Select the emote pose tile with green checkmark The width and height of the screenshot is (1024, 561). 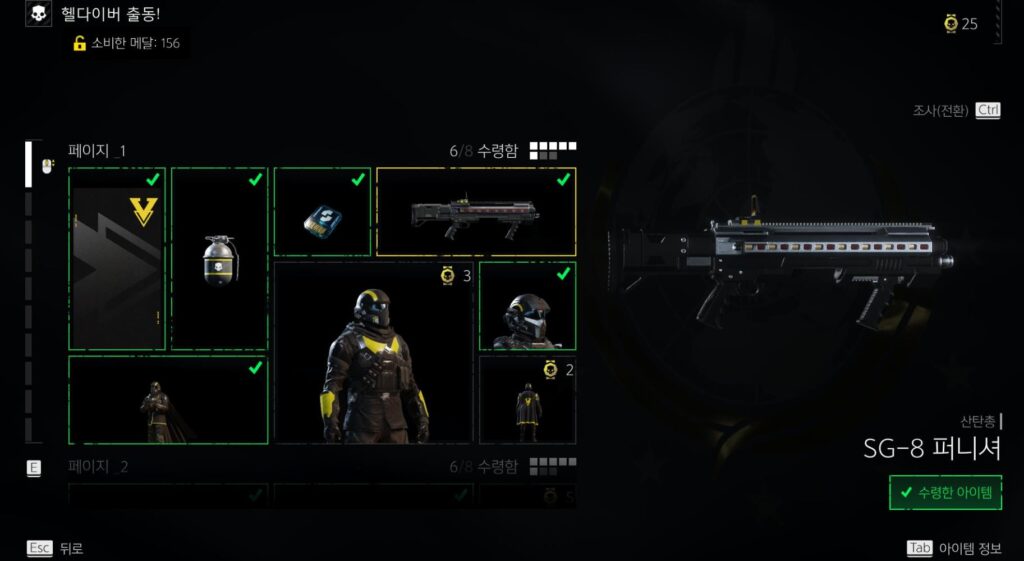click(168, 400)
